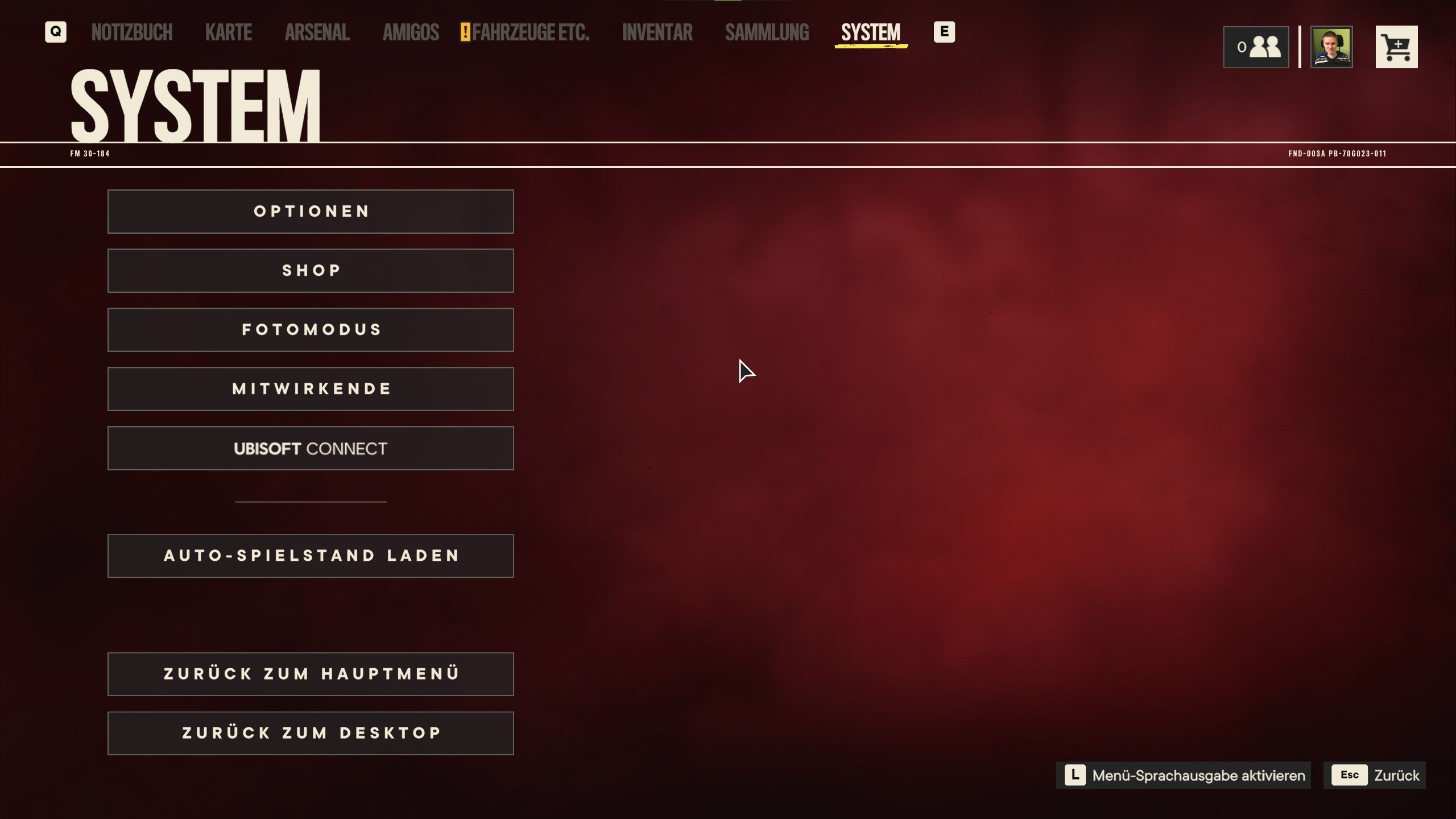Viewport: 1456px width, 819px height.
Task: Open Ubisoft Connect
Action: 311,448
